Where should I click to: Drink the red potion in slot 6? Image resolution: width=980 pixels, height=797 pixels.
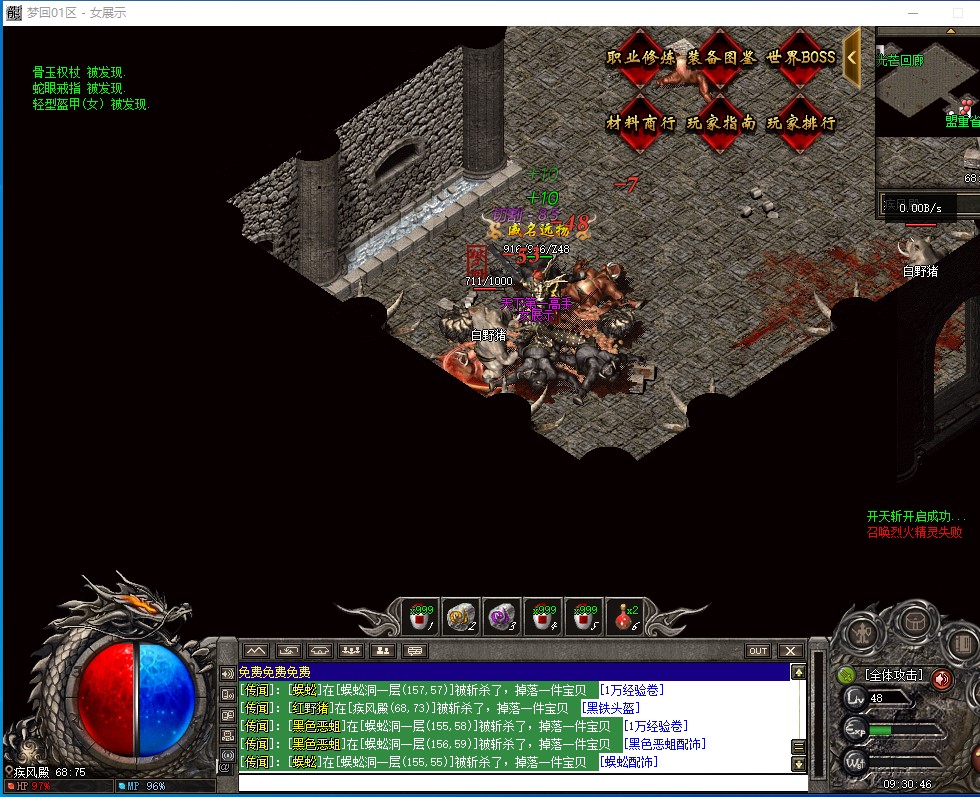[x=625, y=617]
